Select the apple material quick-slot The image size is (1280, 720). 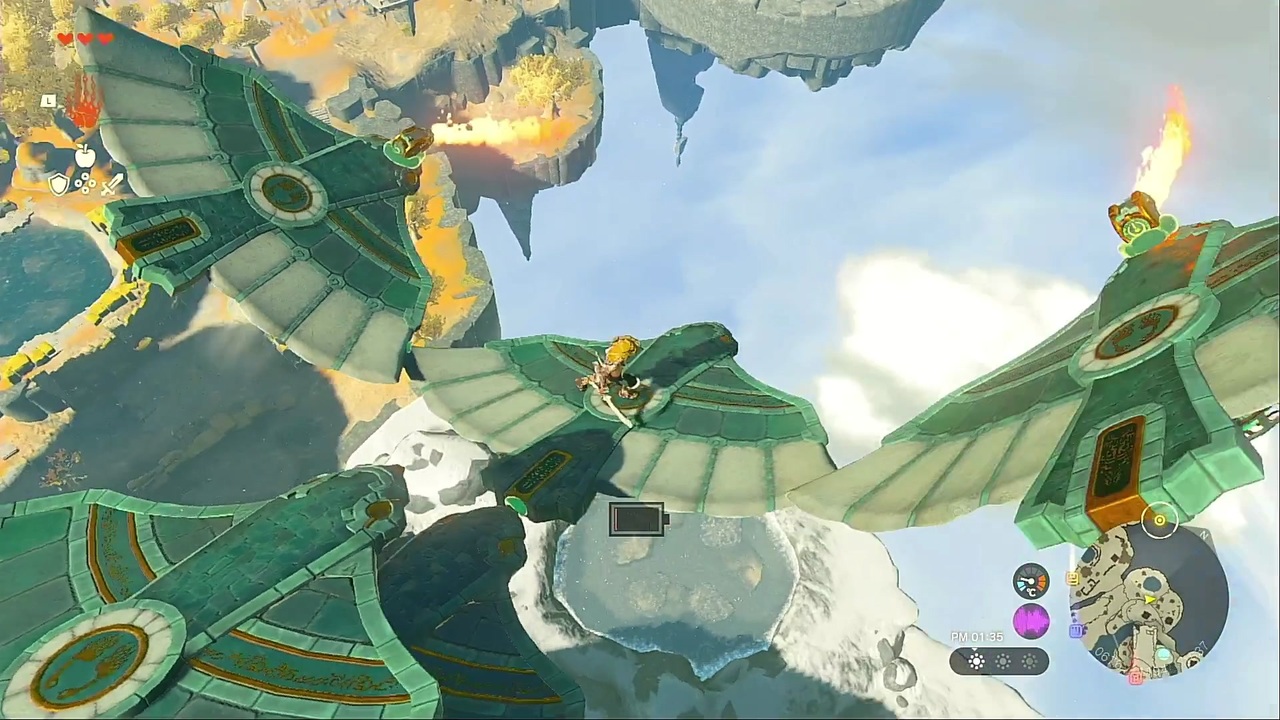pyautogui.click(x=85, y=155)
